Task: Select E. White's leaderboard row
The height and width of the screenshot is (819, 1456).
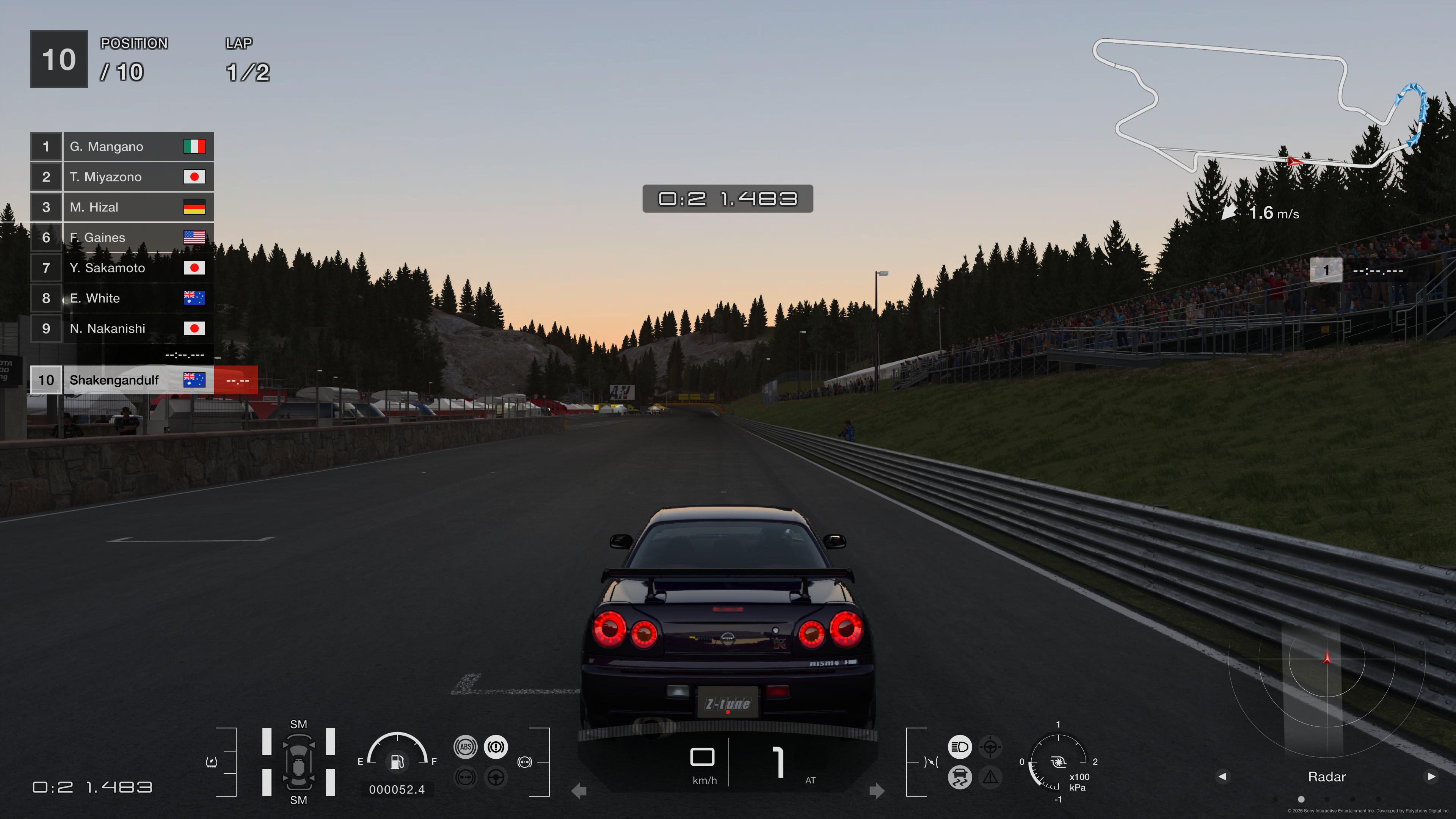Action: [x=122, y=298]
